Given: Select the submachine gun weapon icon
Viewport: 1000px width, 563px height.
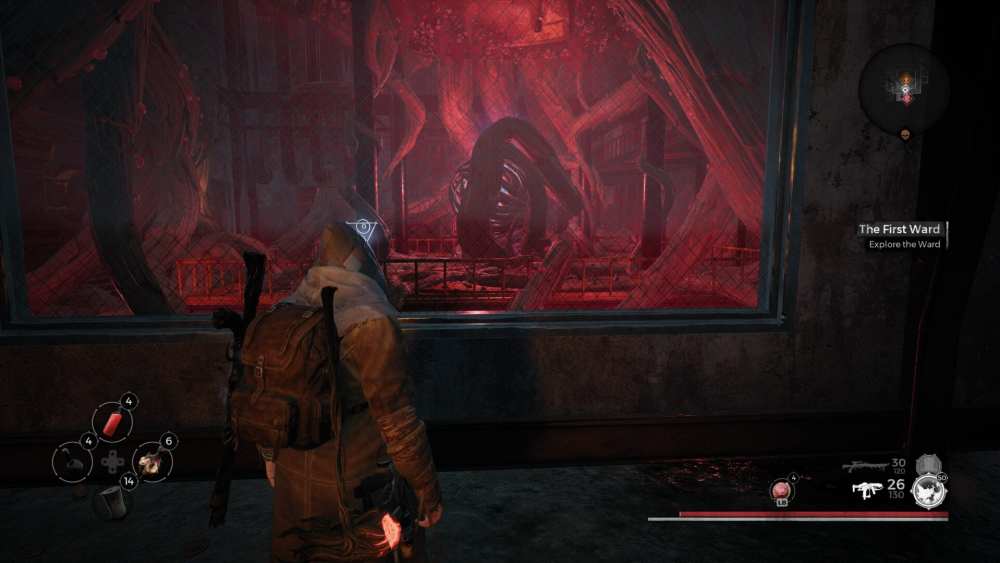Looking at the screenshot, I should coord(865,490).
